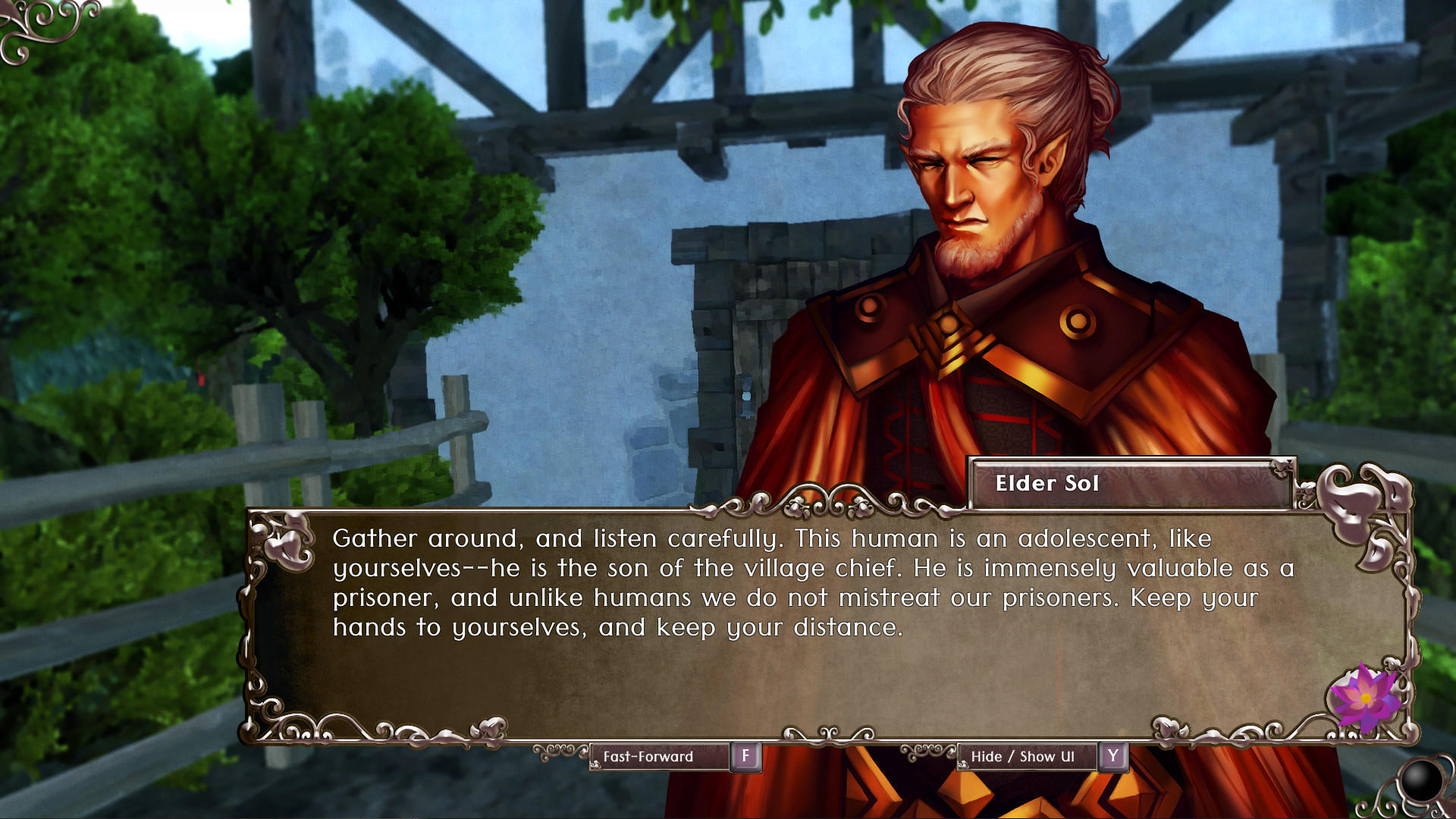Toggle the dialogue interface visibility
This screenshot has height=819, width=1456.
tap(1028, 756)
